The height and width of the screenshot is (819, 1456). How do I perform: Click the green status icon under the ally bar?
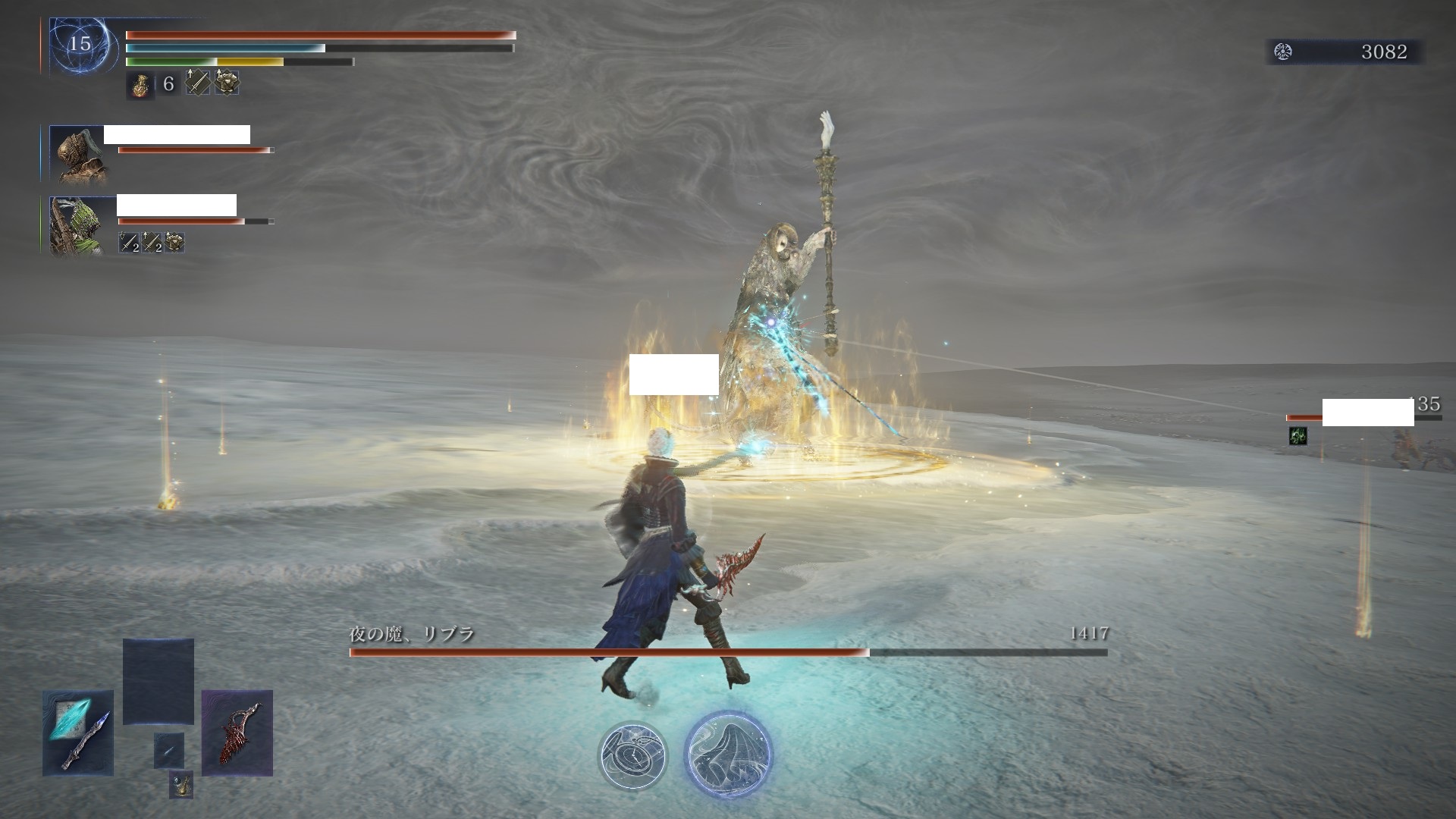point(1298,435)
